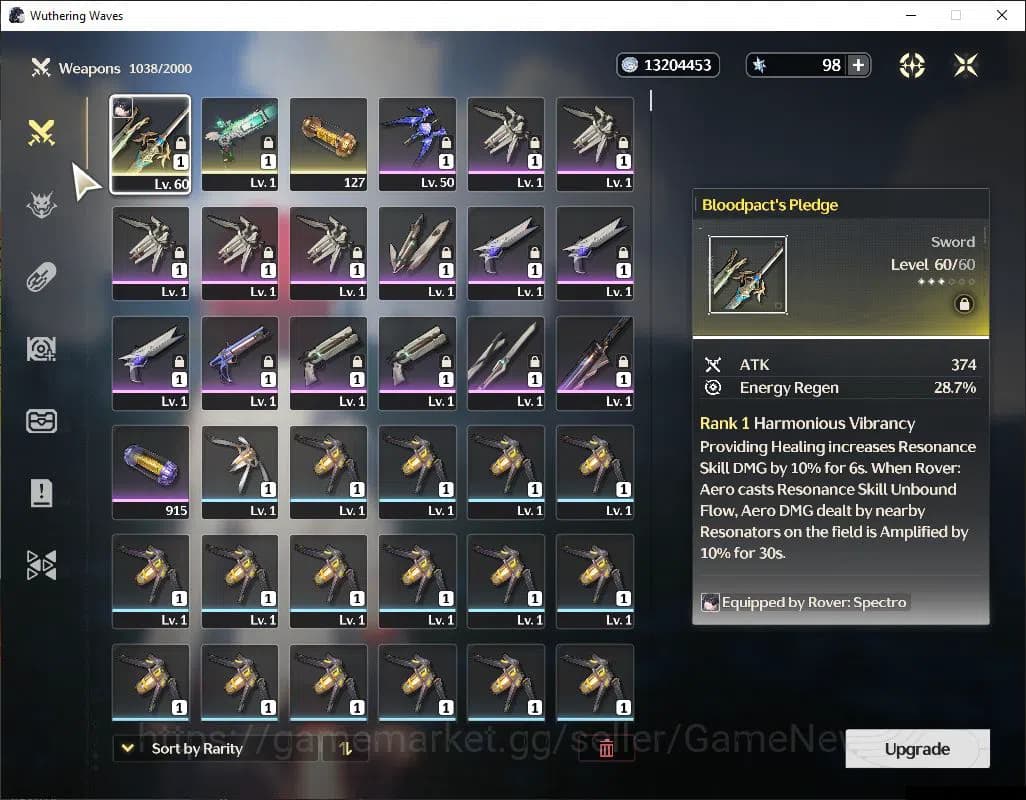Select the Weapons crossed-swords tab
The width and height of the screenshot is (1026, 800).
point(41,132)
